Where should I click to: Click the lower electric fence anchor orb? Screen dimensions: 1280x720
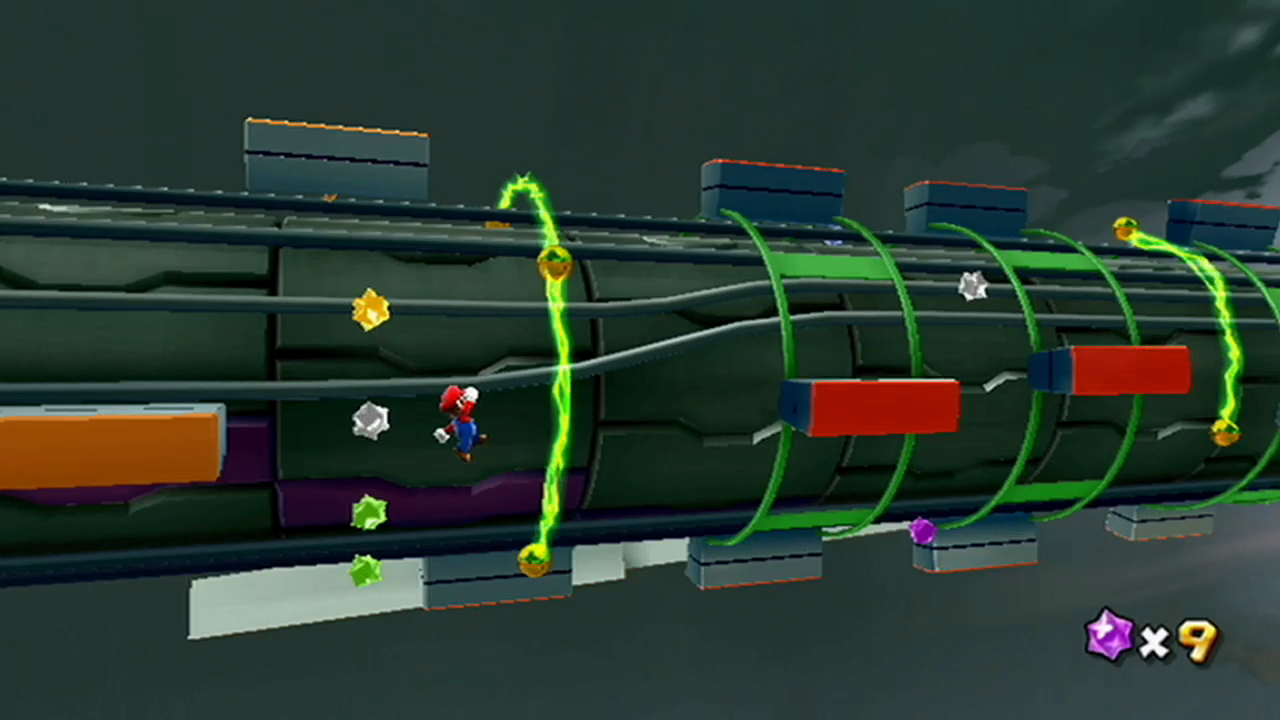531,563
